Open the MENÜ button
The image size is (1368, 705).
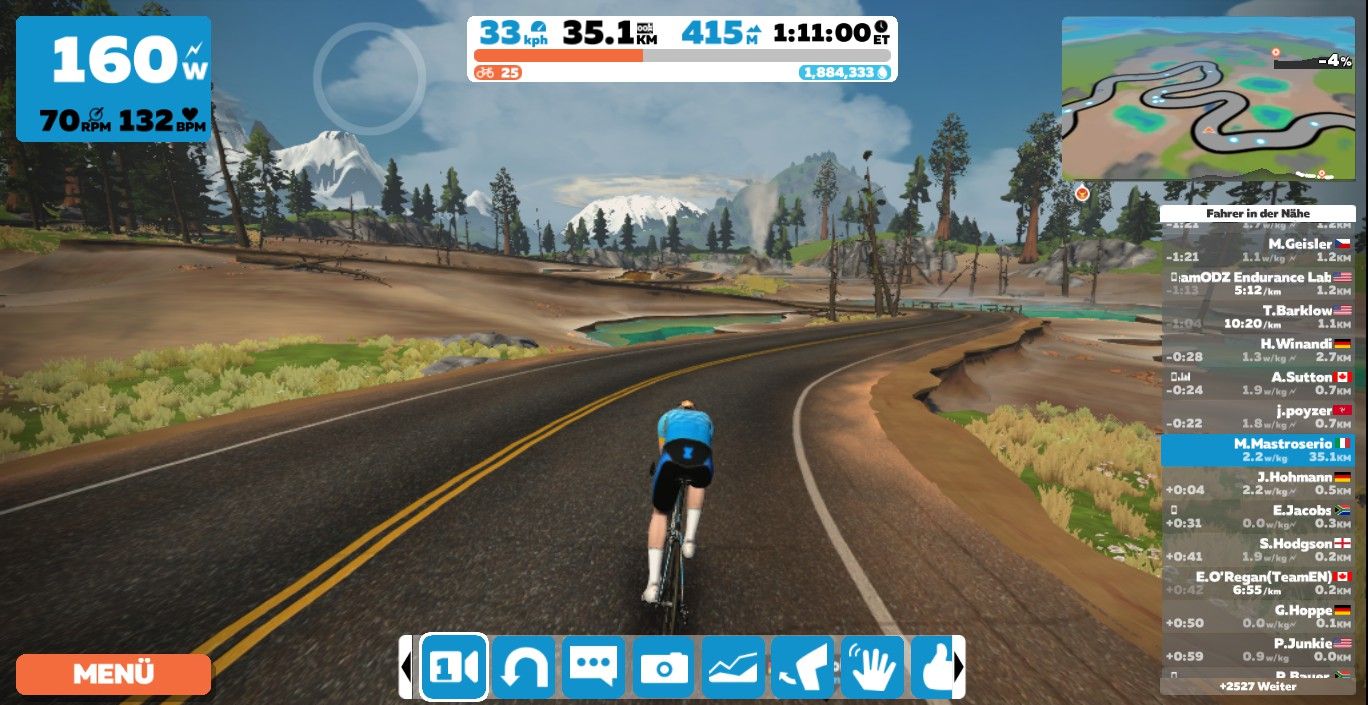(113, 674)
